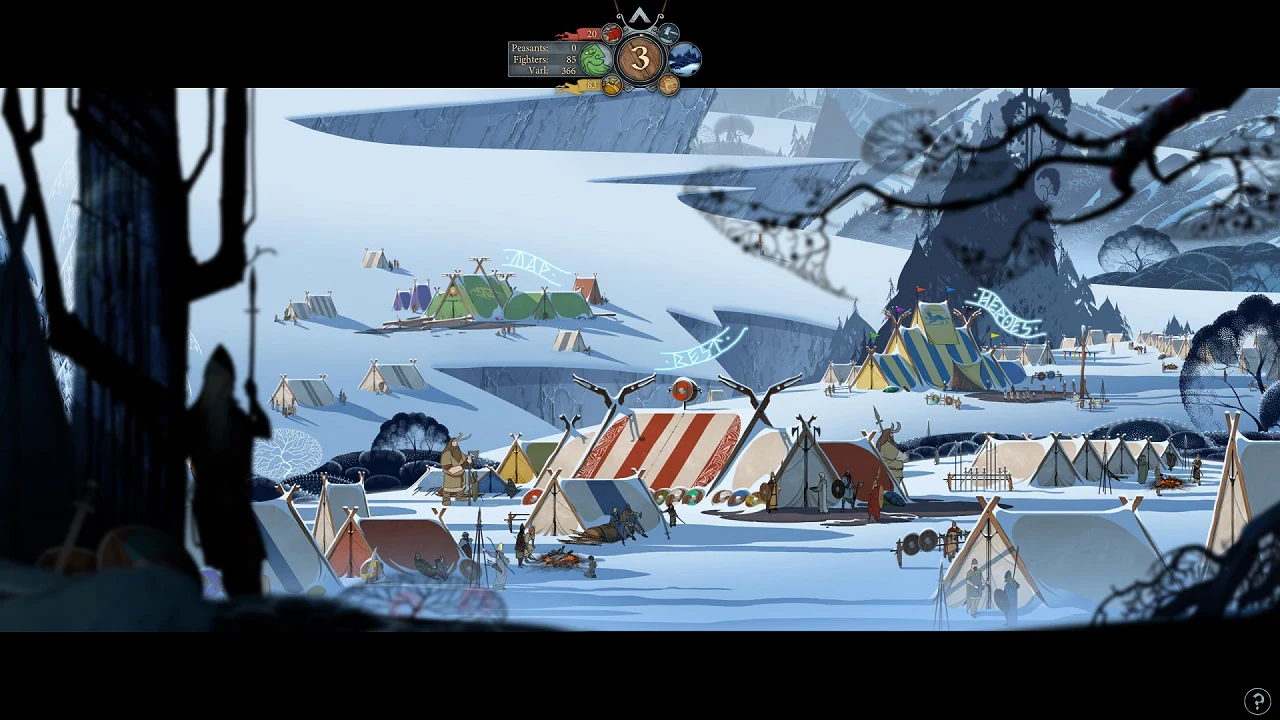Viewport: 1280px width, 720px height.
Task: Click the bronze coin icon under the shield
Action: tap(668, 84)
